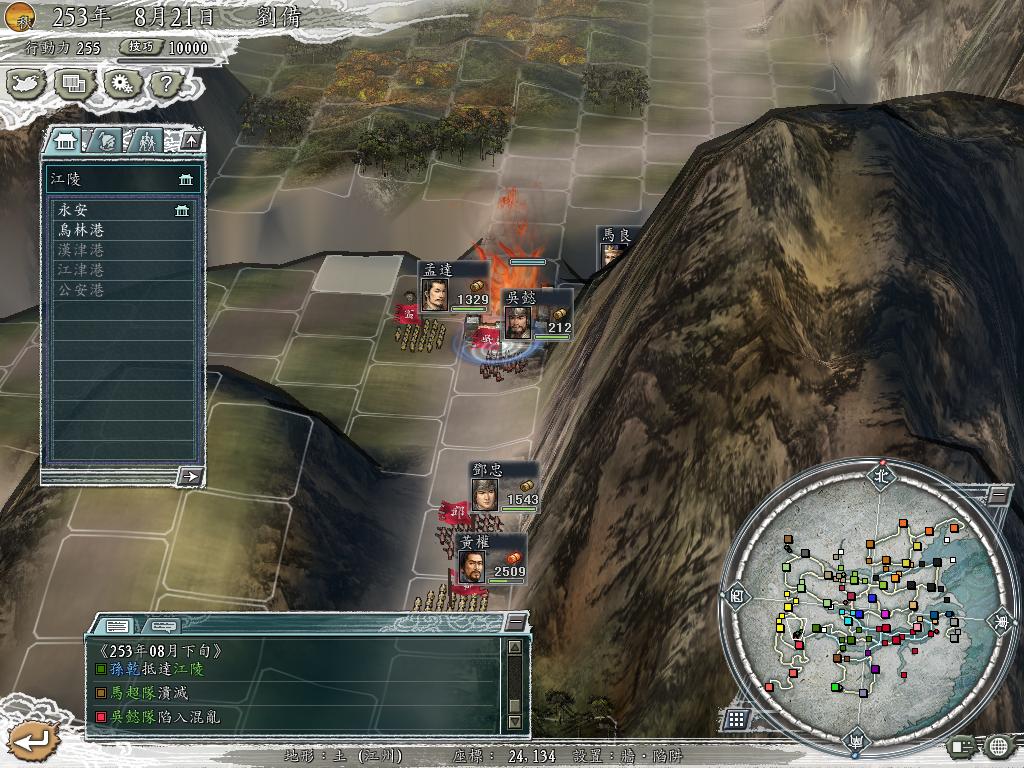Click the right arrow at list panel bottom
This screenshot has width=1024, height=768.
click(x=189, y=476)
